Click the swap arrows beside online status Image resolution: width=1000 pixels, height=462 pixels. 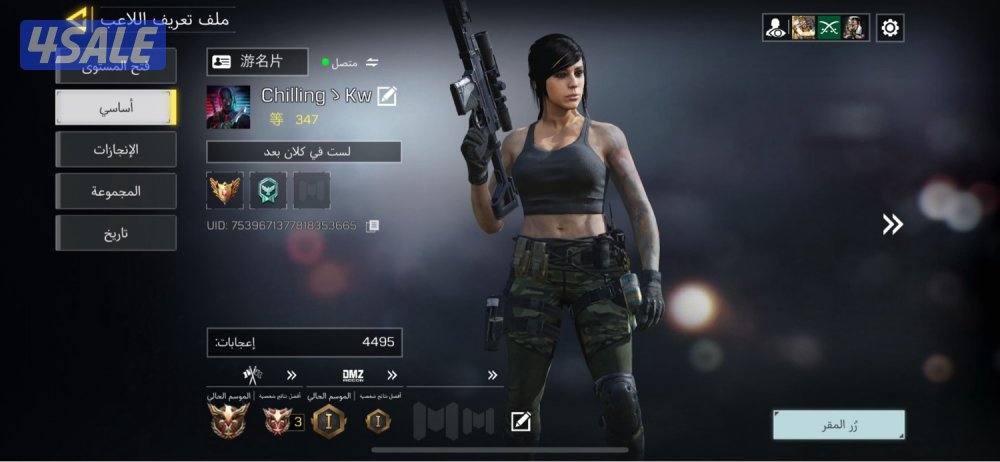(x=372, y=63)
